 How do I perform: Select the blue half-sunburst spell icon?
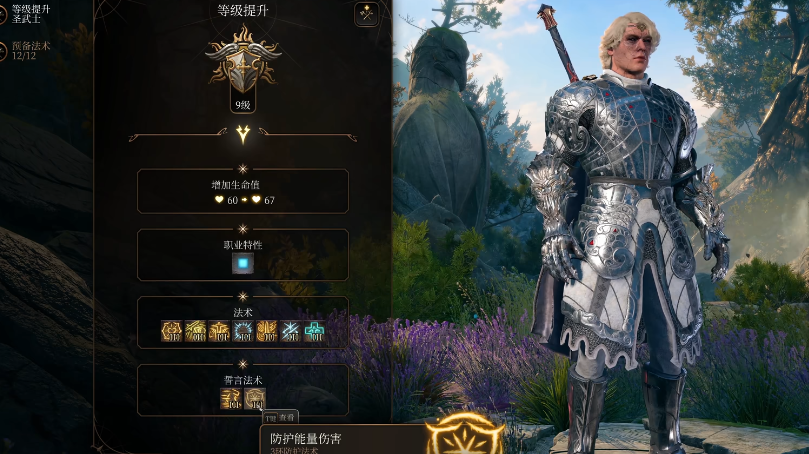tap(243, 331)
